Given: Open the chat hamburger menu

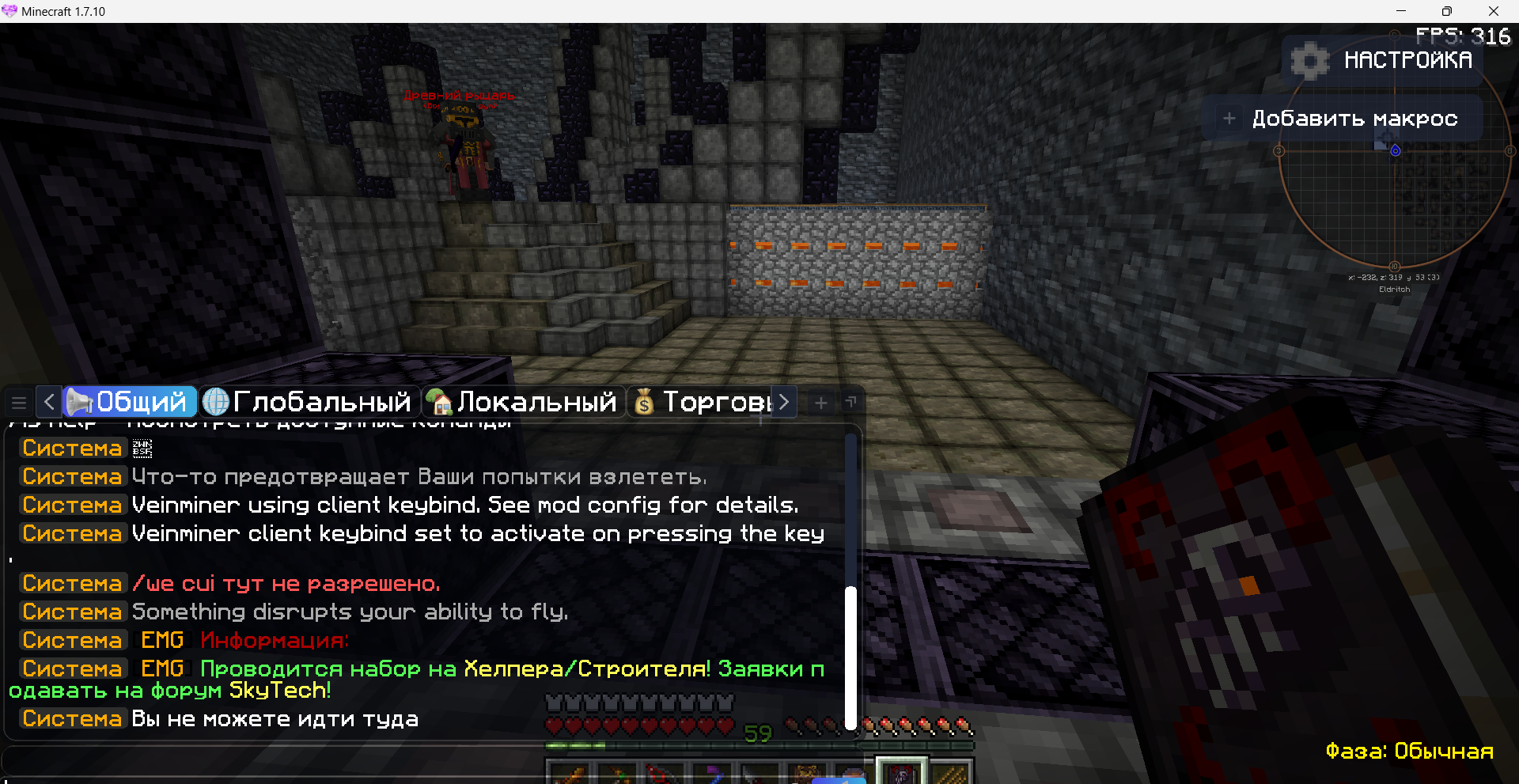Looking at the screenshot, I should pyautogui.click(x=19, y=403).
